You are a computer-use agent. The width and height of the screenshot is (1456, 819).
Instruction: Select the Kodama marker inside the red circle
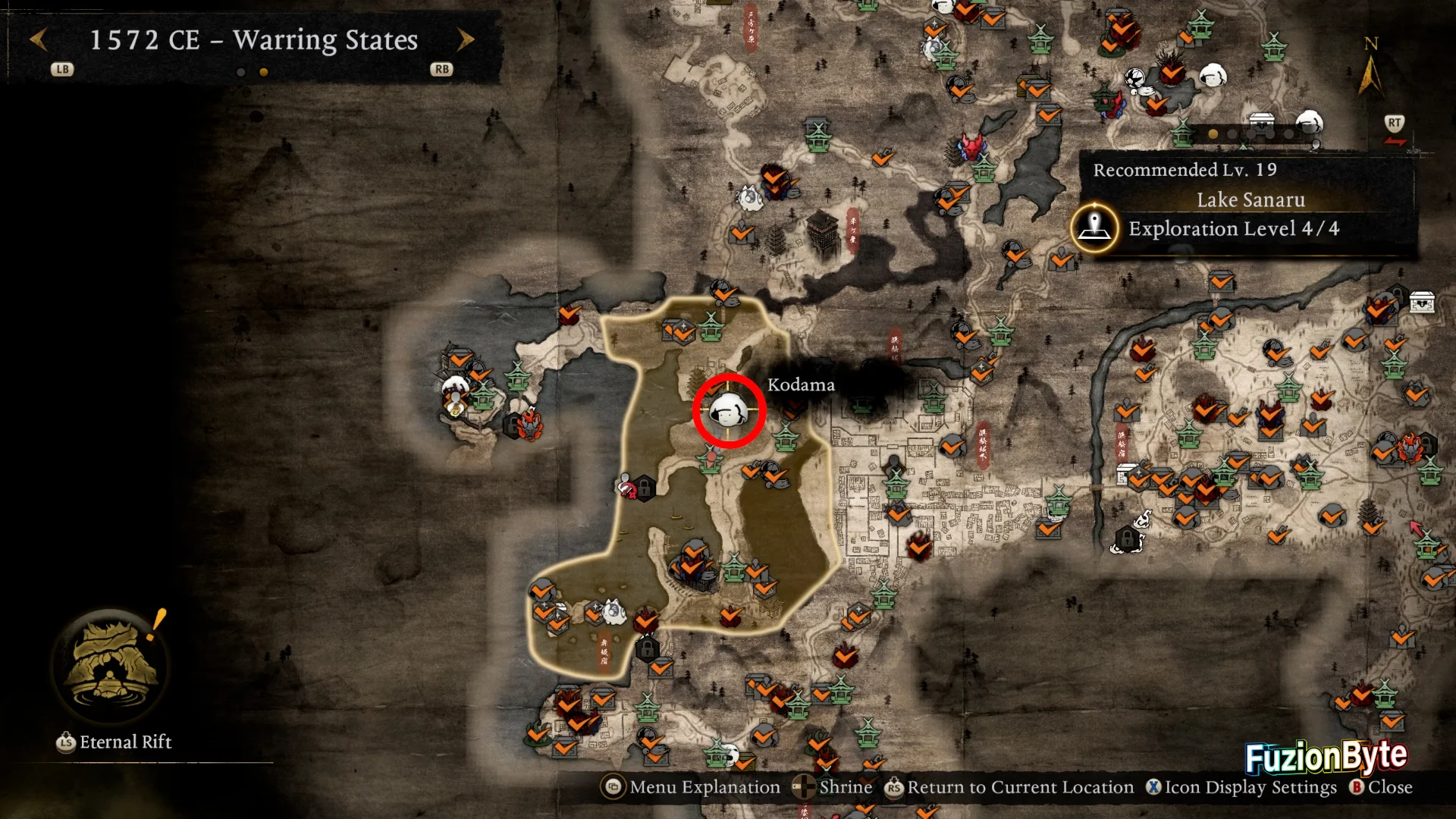(x=728, y=411)
